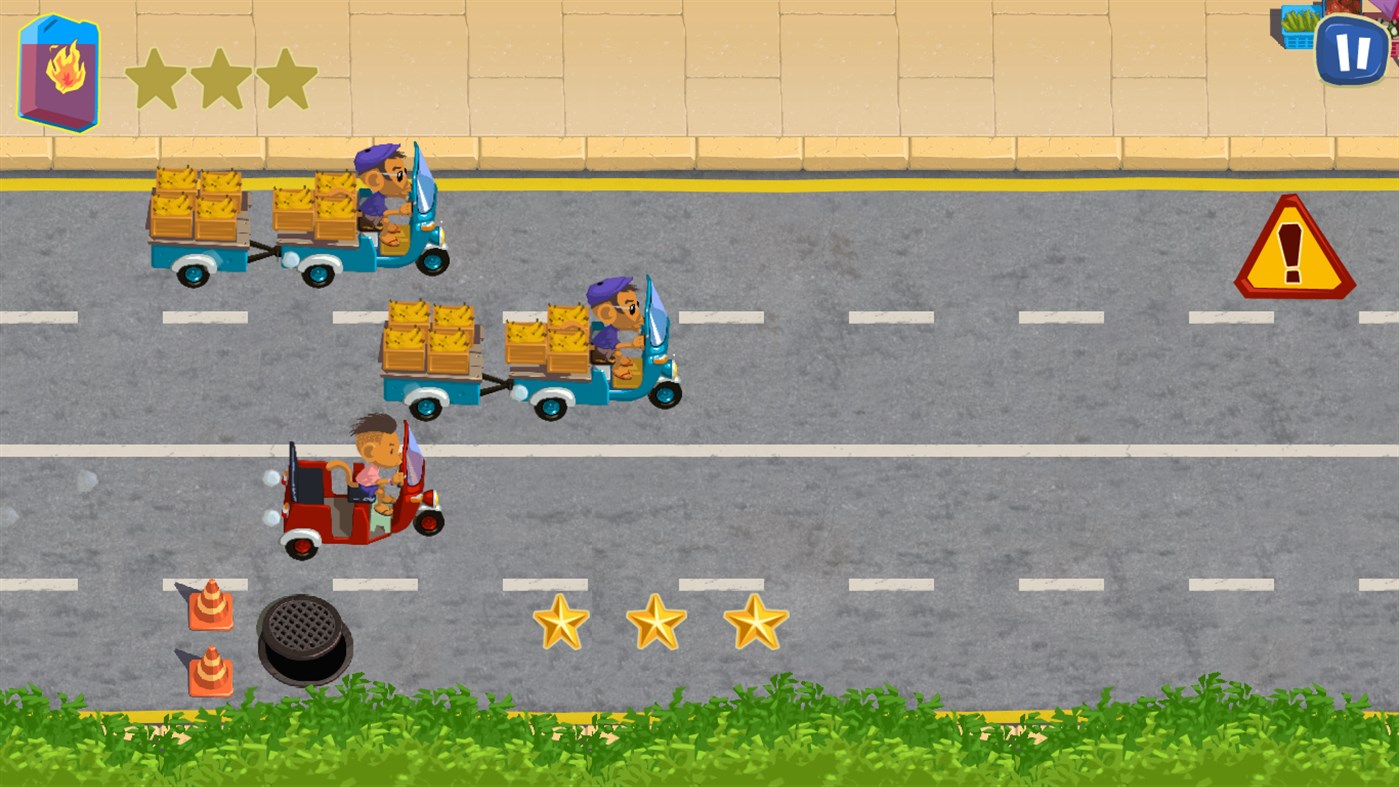Collect the rightmost golden star pickup
This screenshot has height=787, width=1399.
[752, 622]
